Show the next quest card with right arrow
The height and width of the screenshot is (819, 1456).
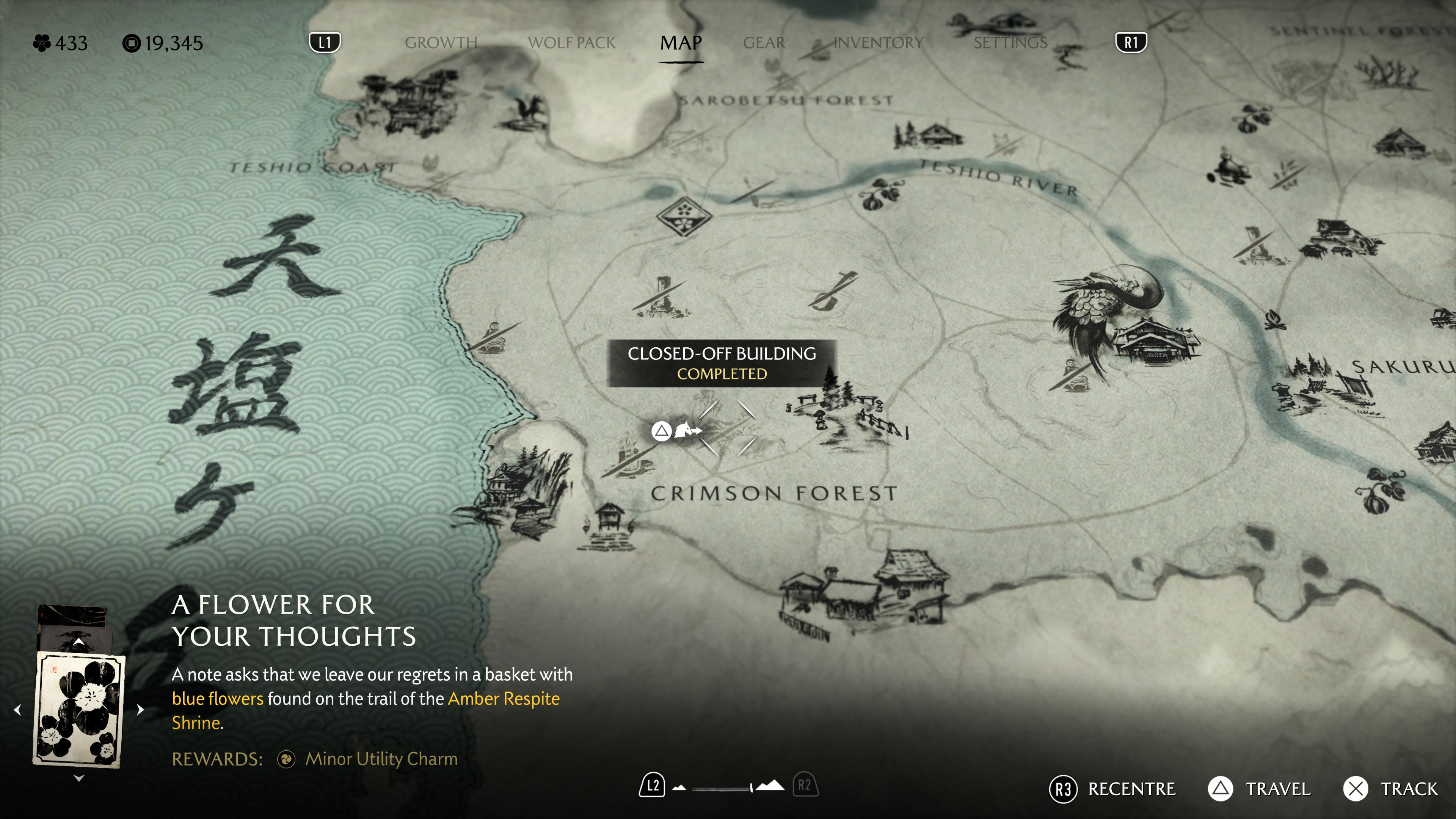[140, 709]
